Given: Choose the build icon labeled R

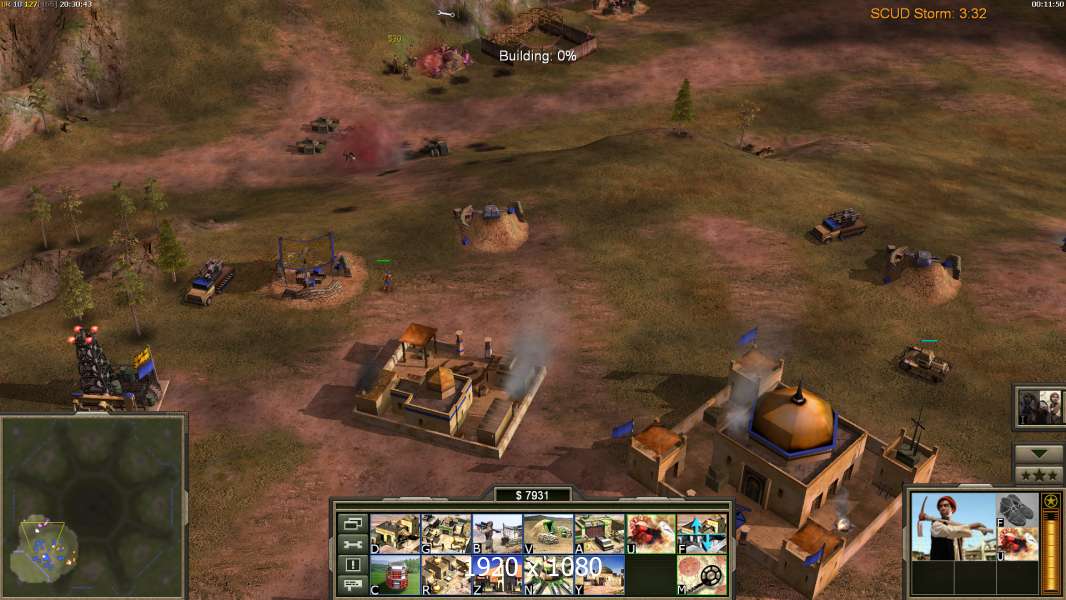Looking at the screenshot, I should (445, 574).
